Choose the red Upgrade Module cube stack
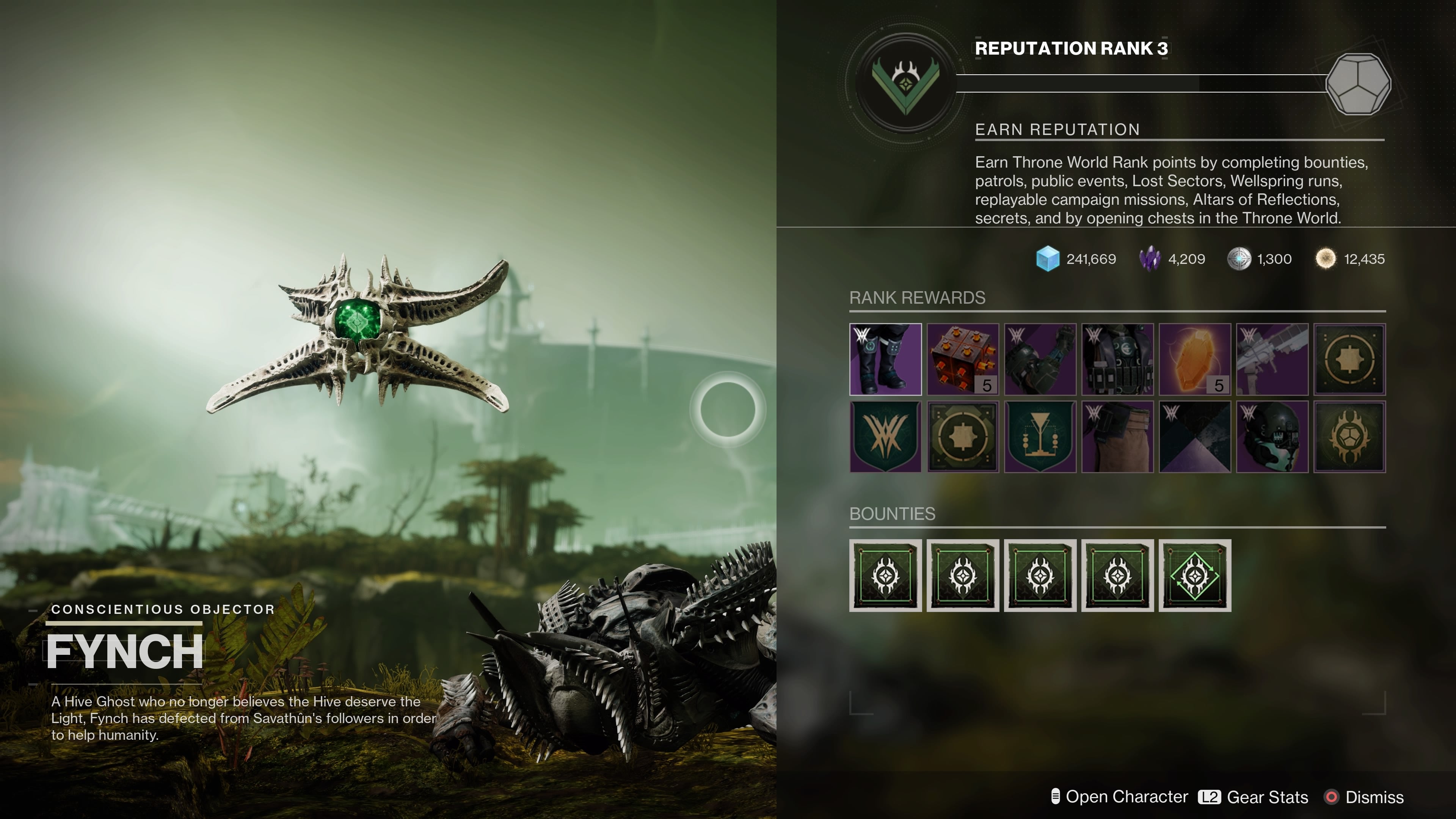1456x819 pixels. click(x=963, y=359)
